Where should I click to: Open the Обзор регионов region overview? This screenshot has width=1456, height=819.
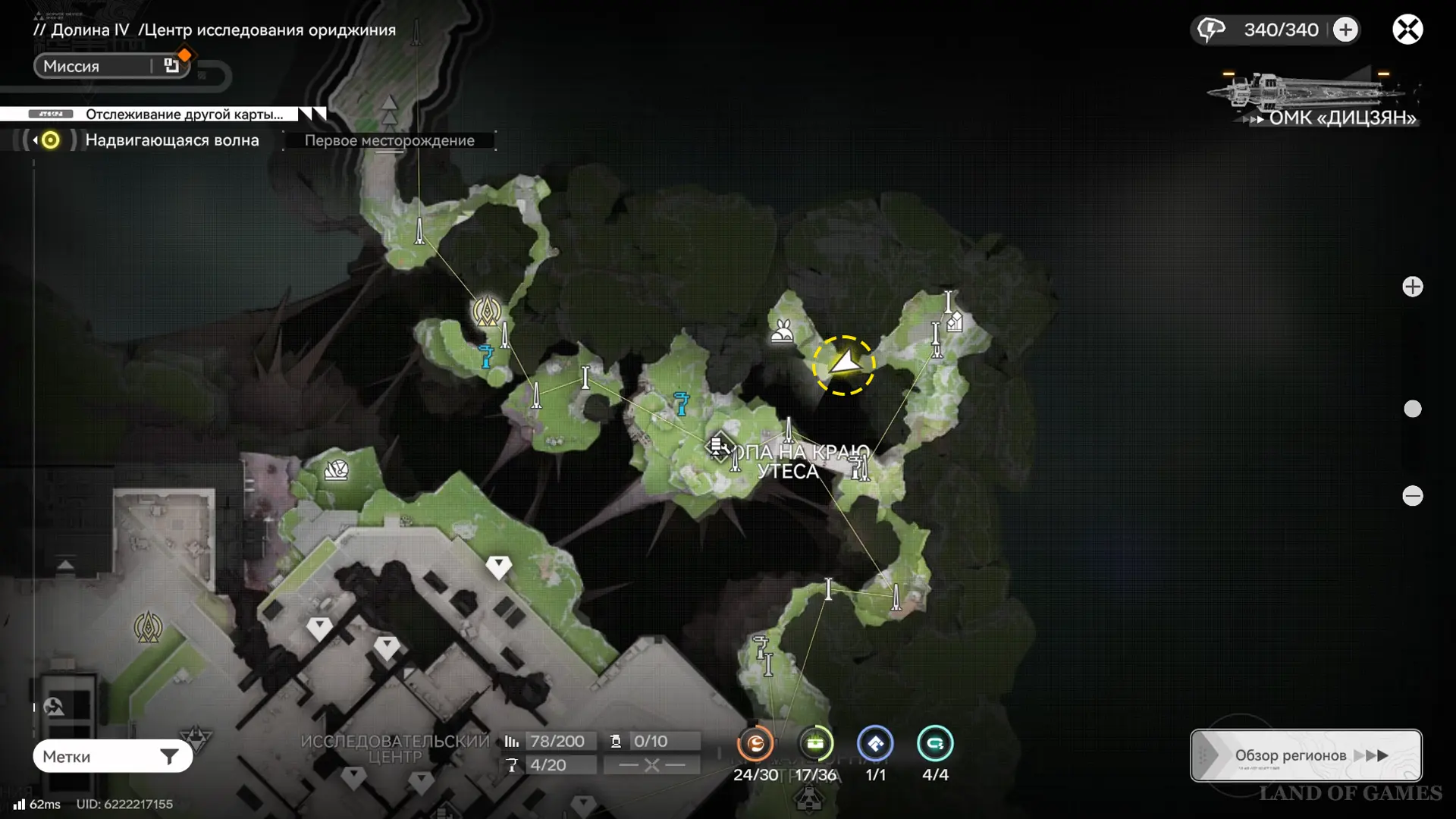[x=1305, y=755]
